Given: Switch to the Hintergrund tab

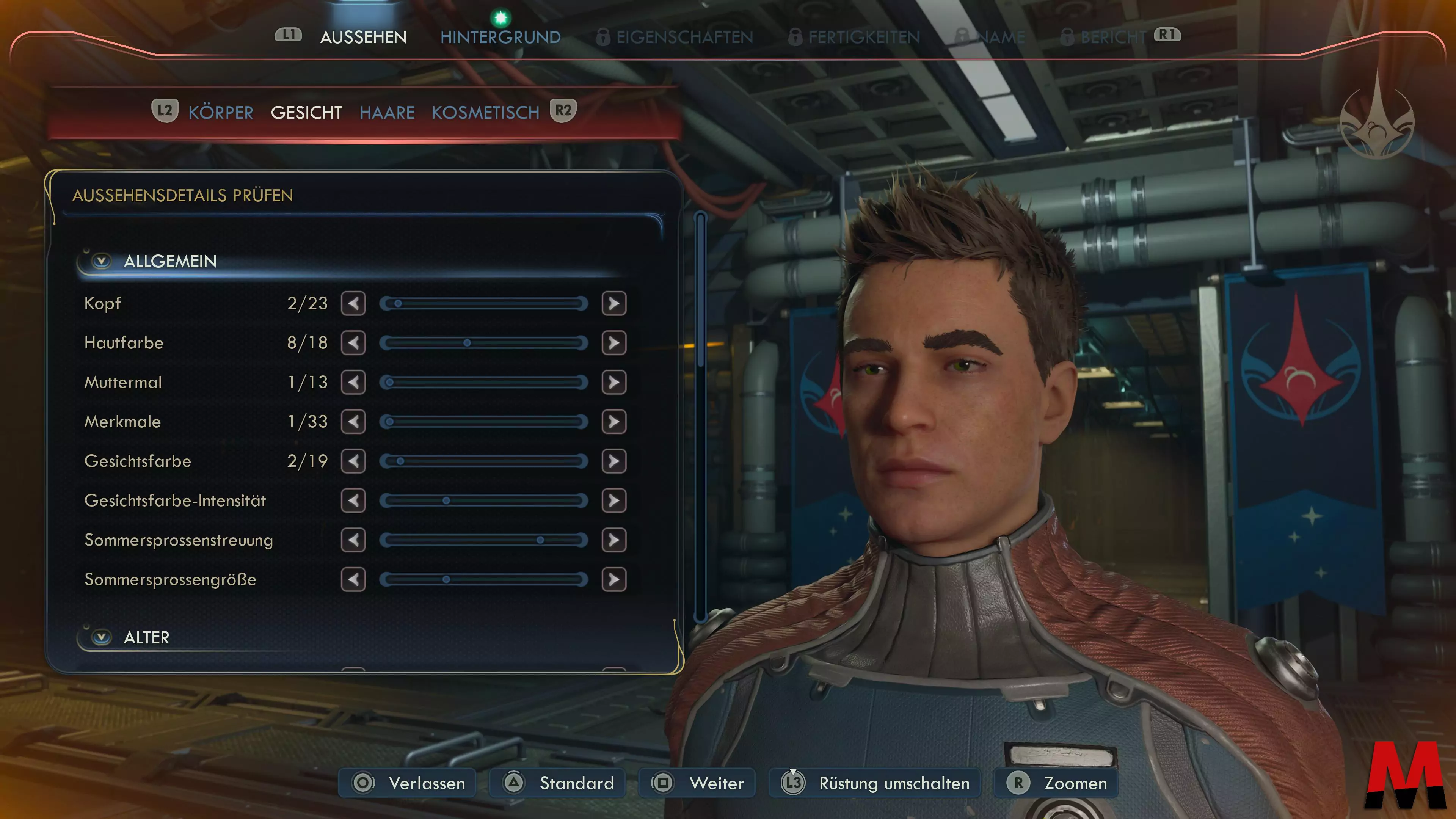Looking at the screenshot, I should pyautogui.click(x=500, y=37).
